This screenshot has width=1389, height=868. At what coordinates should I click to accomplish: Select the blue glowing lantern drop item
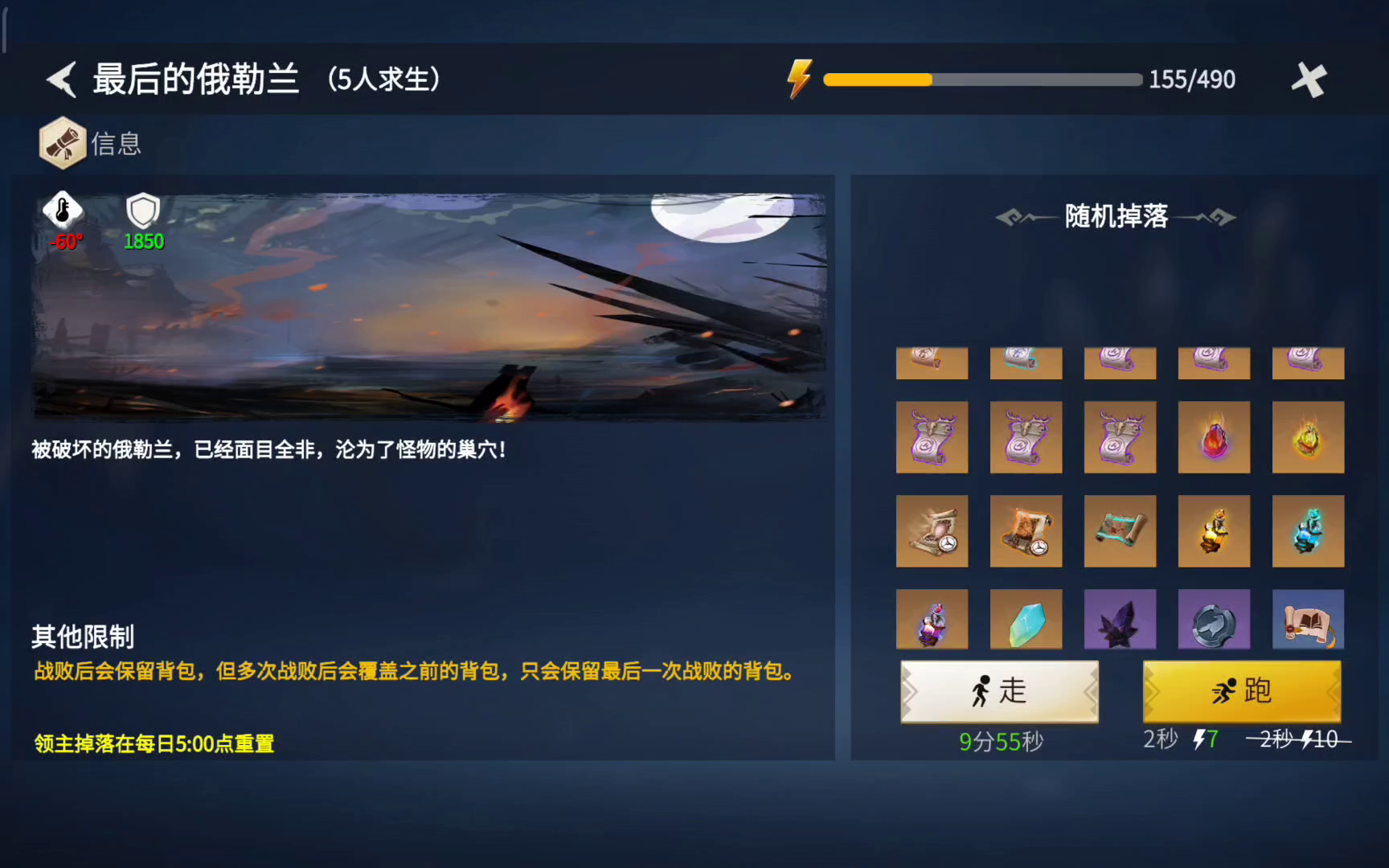pos(1308,530)
